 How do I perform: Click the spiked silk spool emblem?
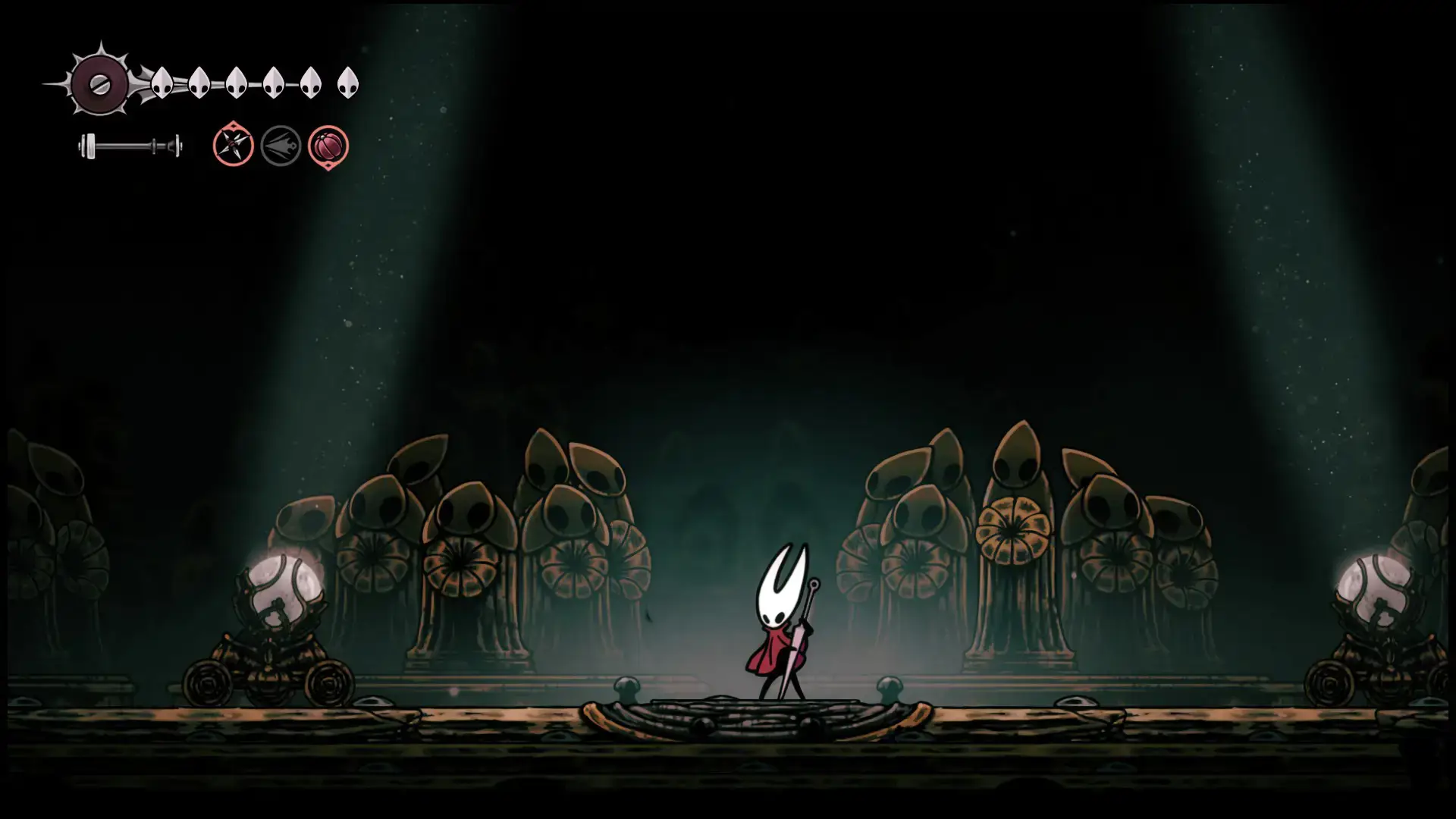pos(99,84)
